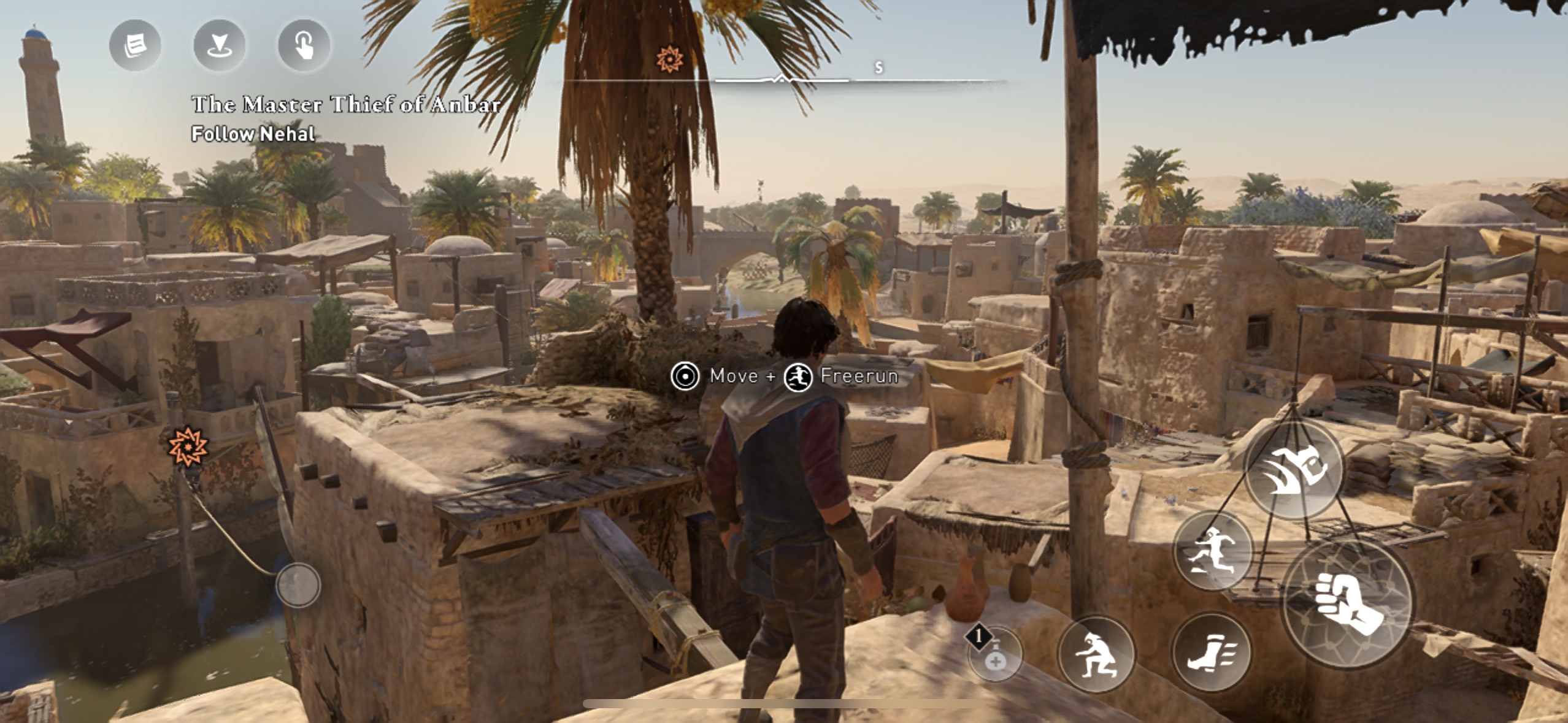The width and height of the screenshot is (1568, 723).
Task: Activate the winged boot sprint button
Action: (x=1210, y=652)
